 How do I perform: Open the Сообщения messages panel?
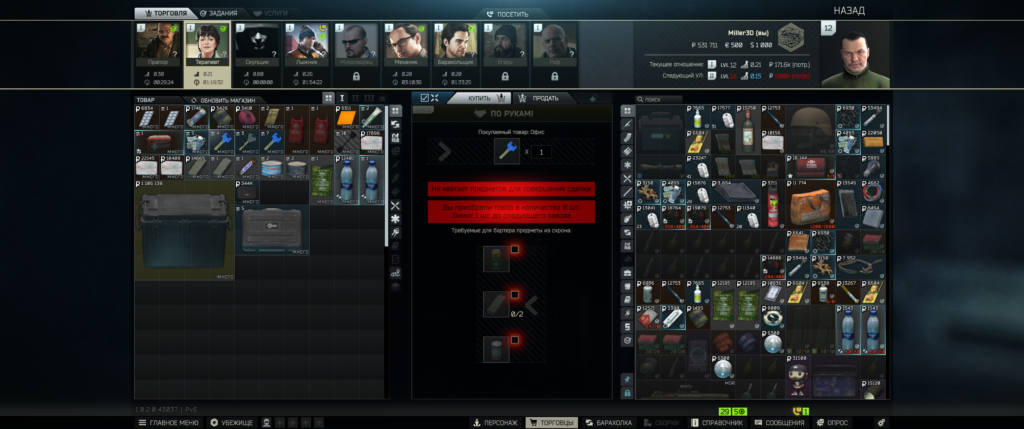[x=781, y=422]
